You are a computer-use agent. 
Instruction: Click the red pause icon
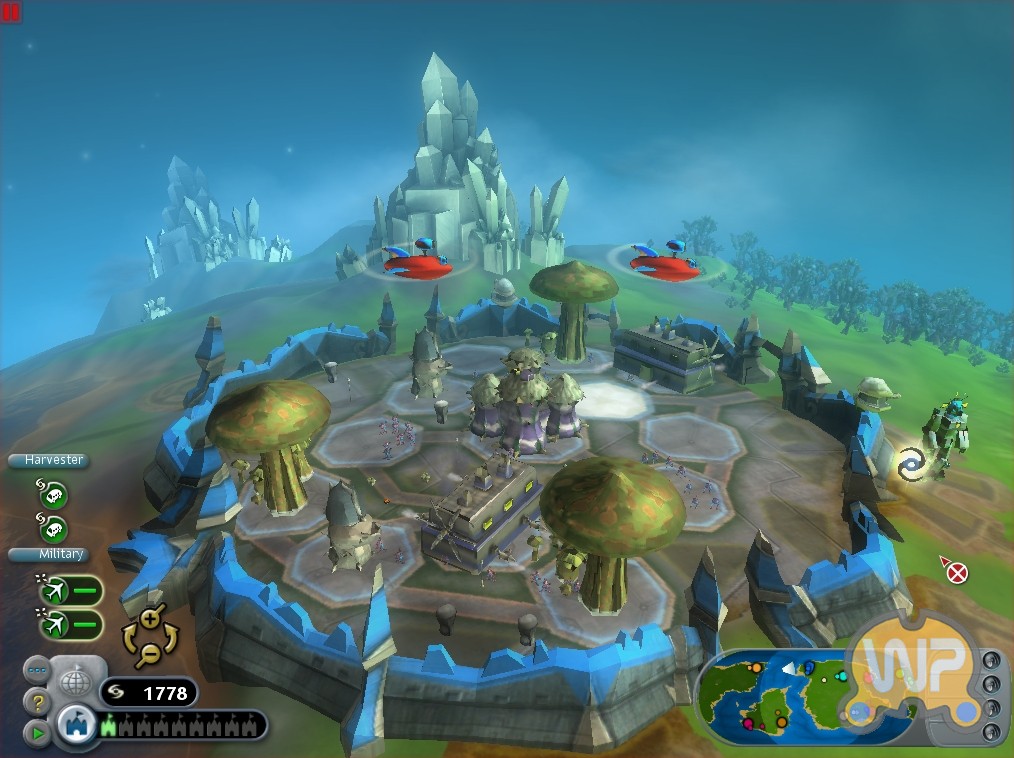[12, 11]
